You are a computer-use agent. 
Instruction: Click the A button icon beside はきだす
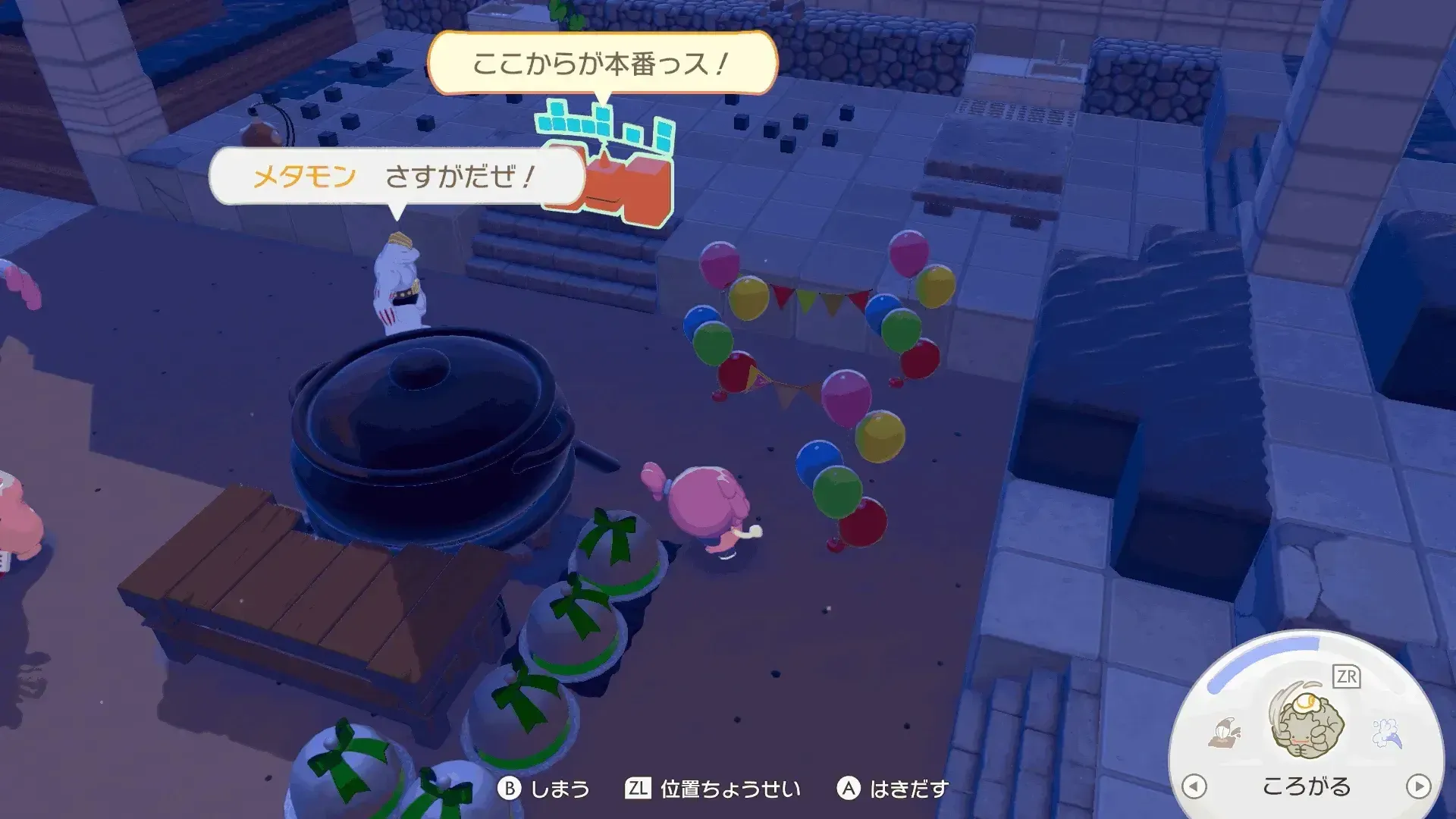pyautogui.click(x=847, y=789)
